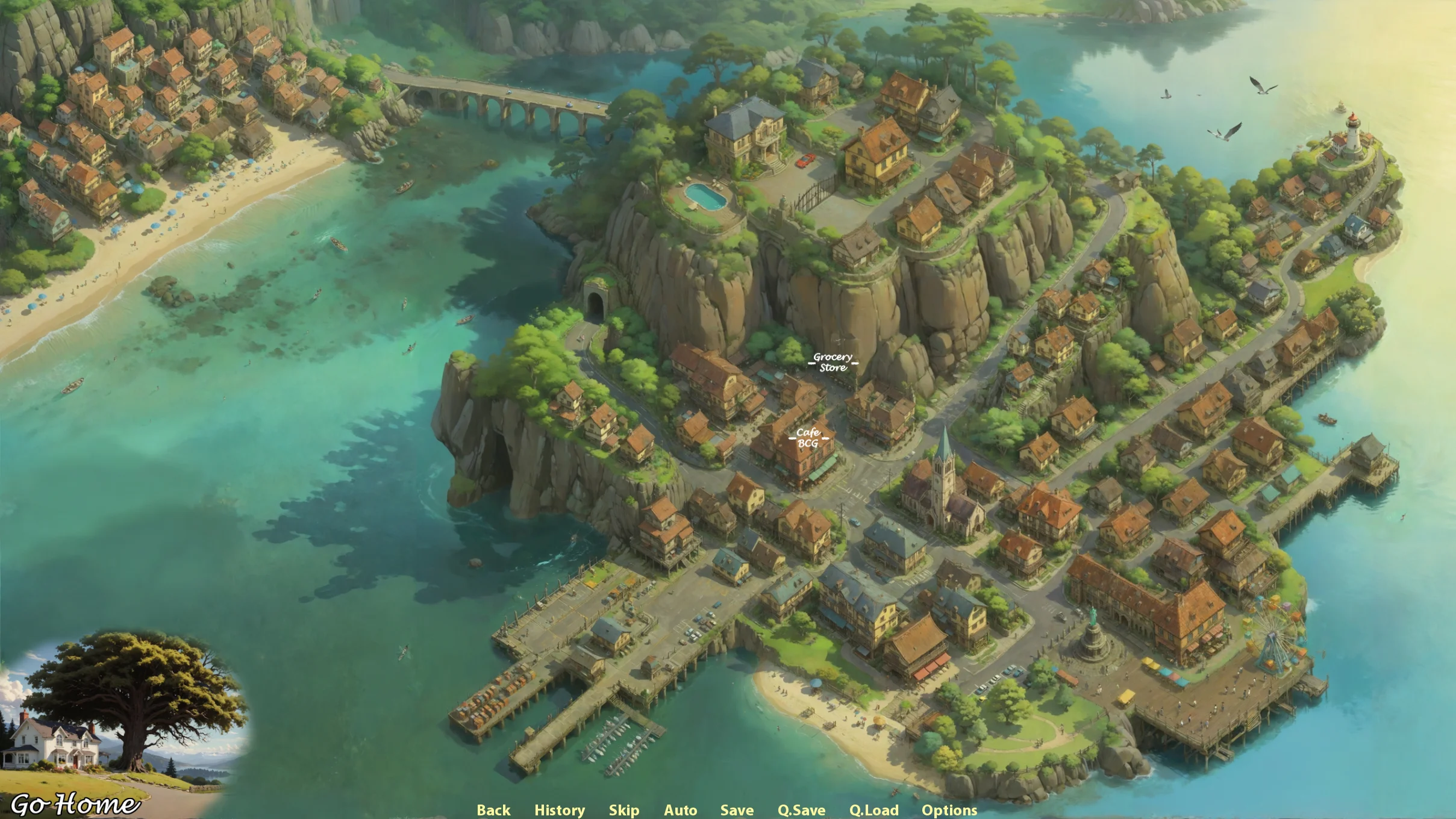
Task: Open the Save menu
Action: [737, 810]
